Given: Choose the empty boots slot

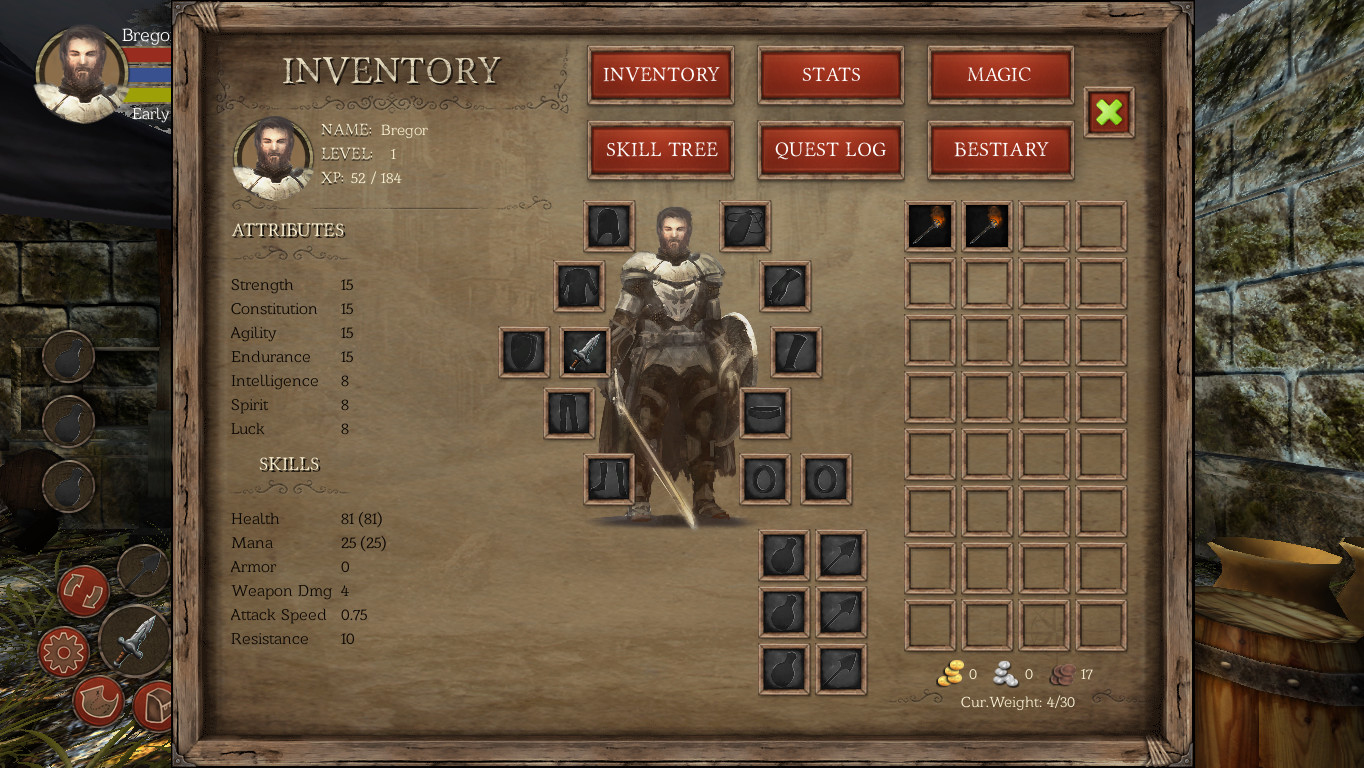Looking at the screenshot, I should (609, 478).
